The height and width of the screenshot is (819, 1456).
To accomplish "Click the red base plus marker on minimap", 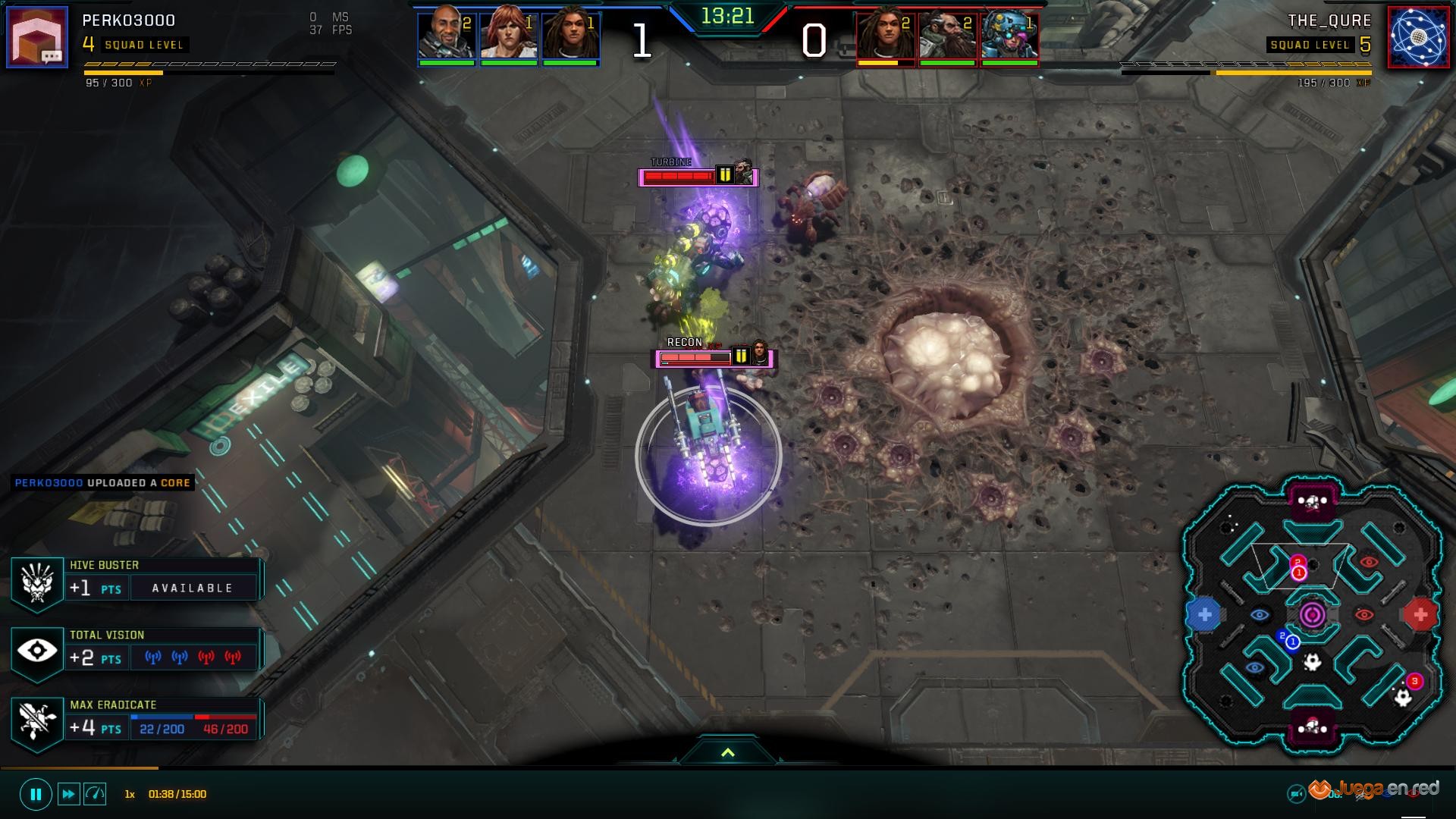I will click(x=1420, y=615).
